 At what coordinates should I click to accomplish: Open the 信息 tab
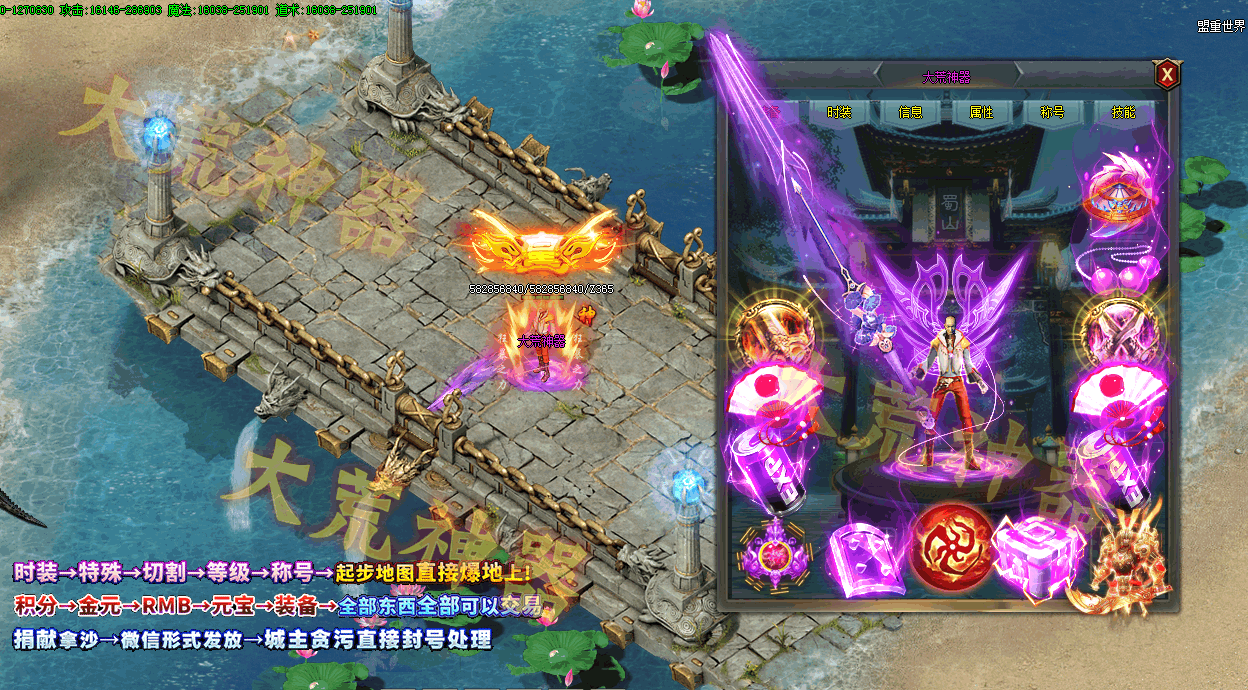(910, 113)
